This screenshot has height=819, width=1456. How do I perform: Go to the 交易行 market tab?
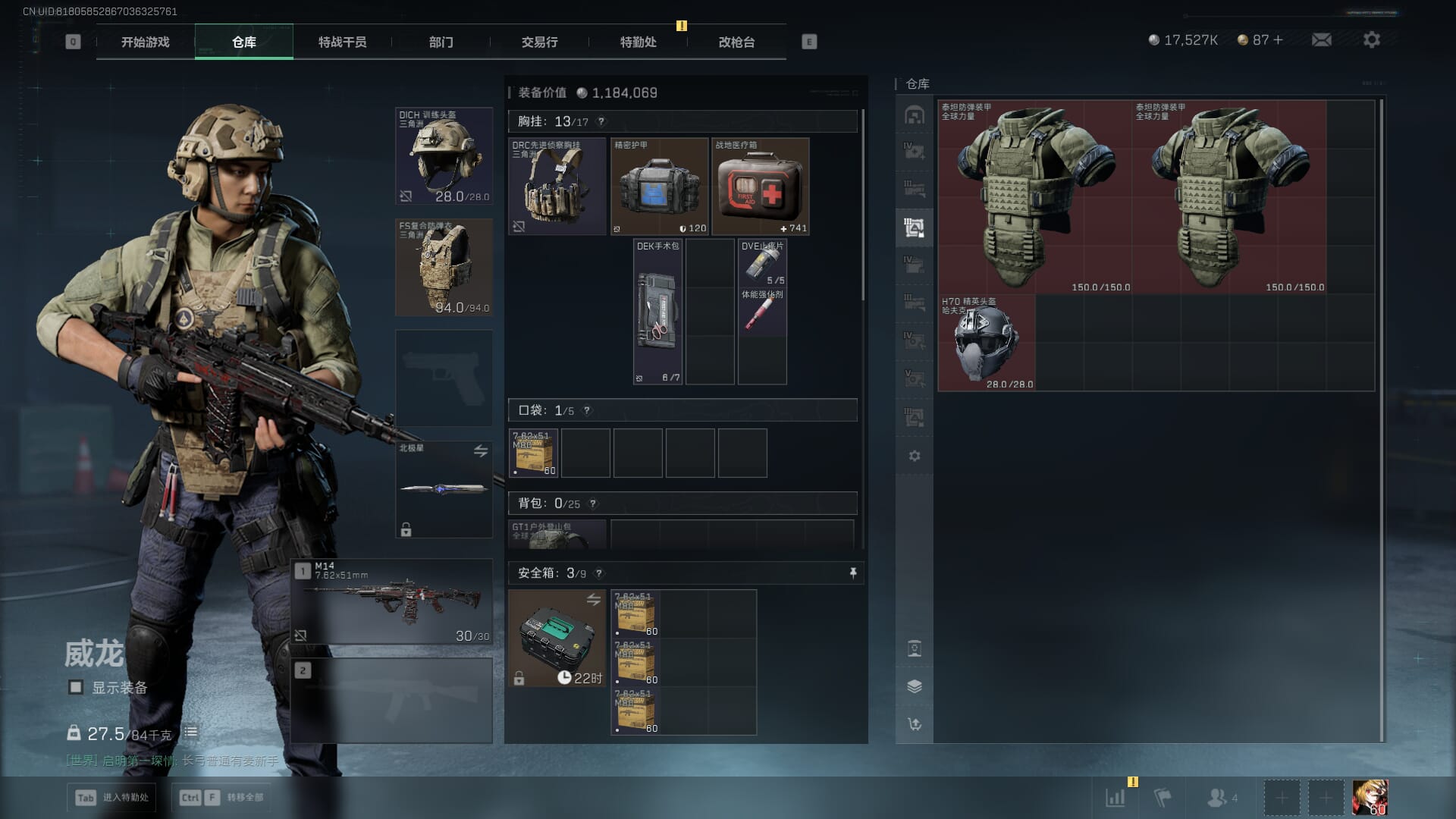point(539,42)
